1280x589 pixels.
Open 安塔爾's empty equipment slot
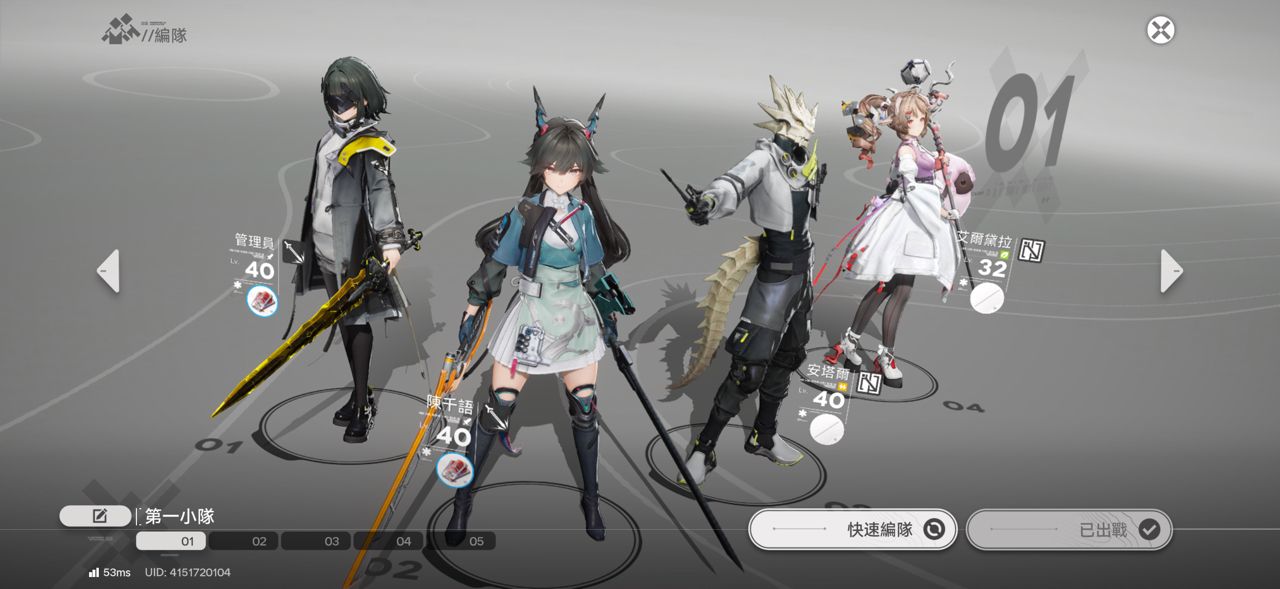pos(827,429)
